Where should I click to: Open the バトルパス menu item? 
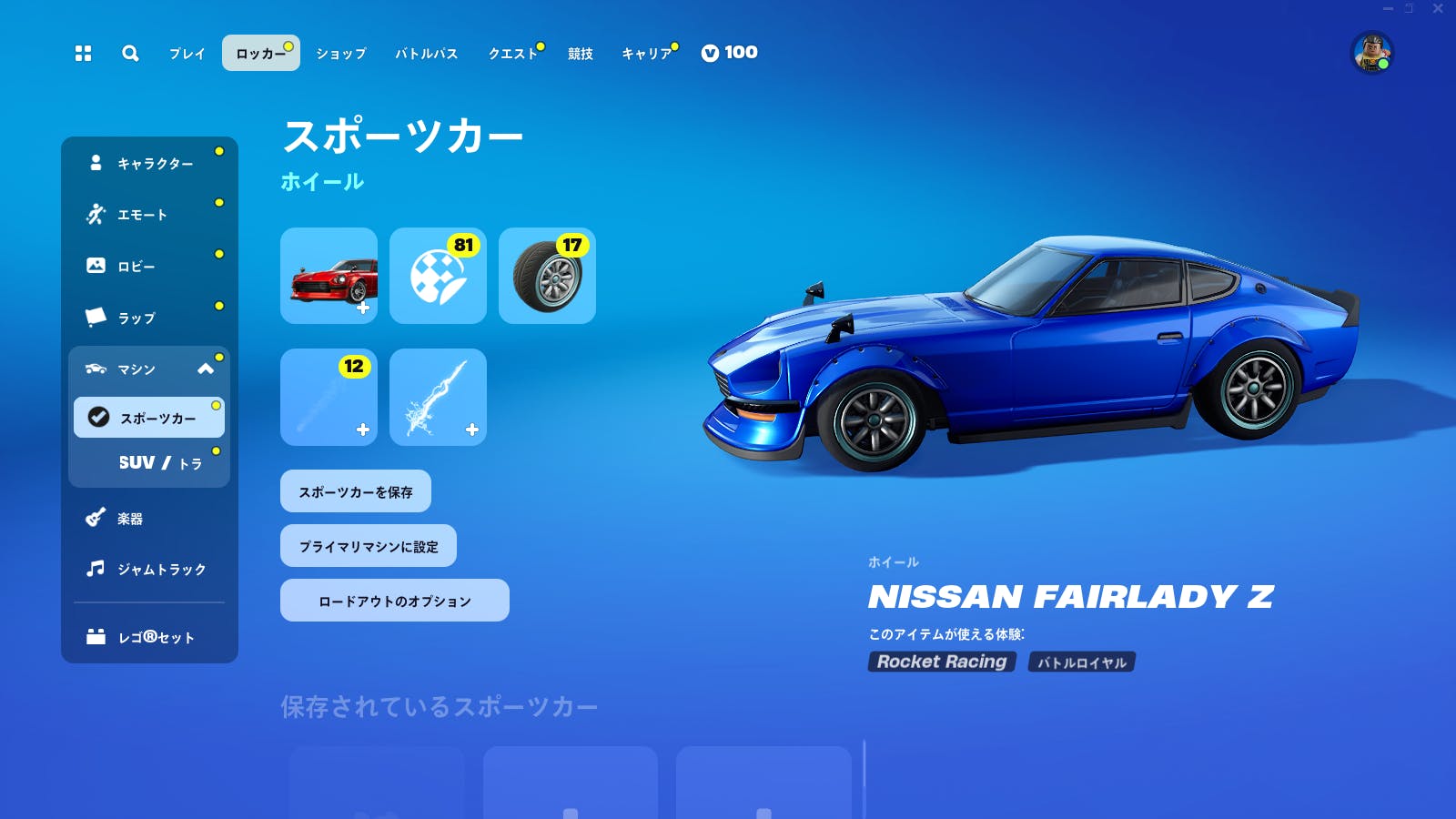pos(425,54)
